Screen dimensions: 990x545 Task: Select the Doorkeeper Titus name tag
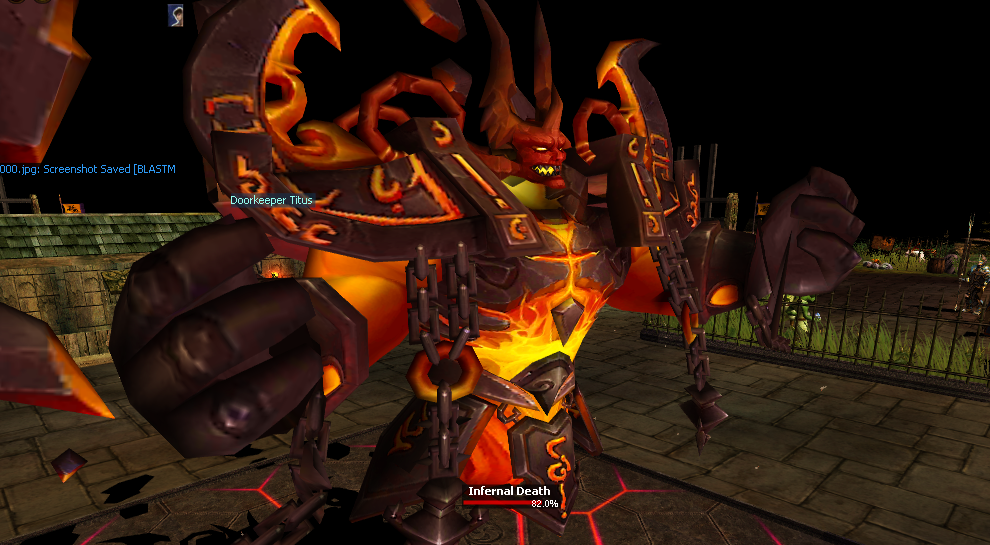[271, 200]
